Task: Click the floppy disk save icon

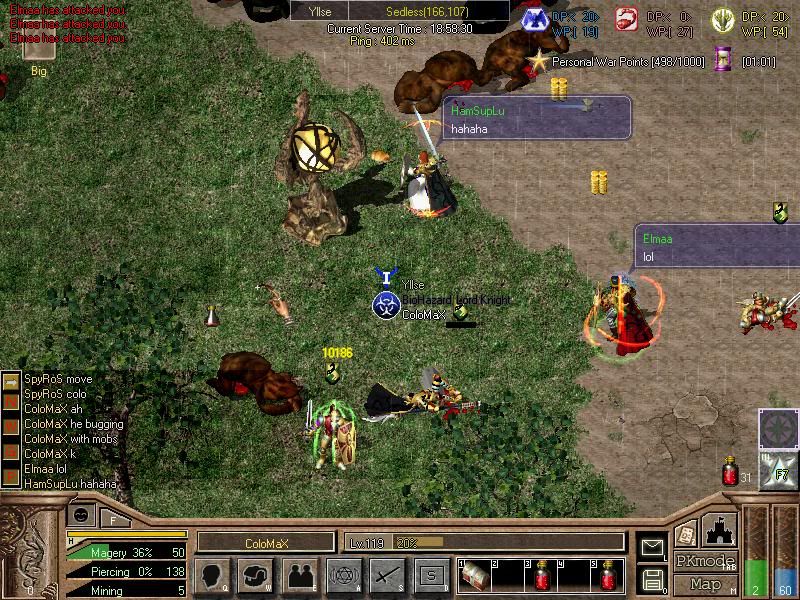Action: pos(652,579)
